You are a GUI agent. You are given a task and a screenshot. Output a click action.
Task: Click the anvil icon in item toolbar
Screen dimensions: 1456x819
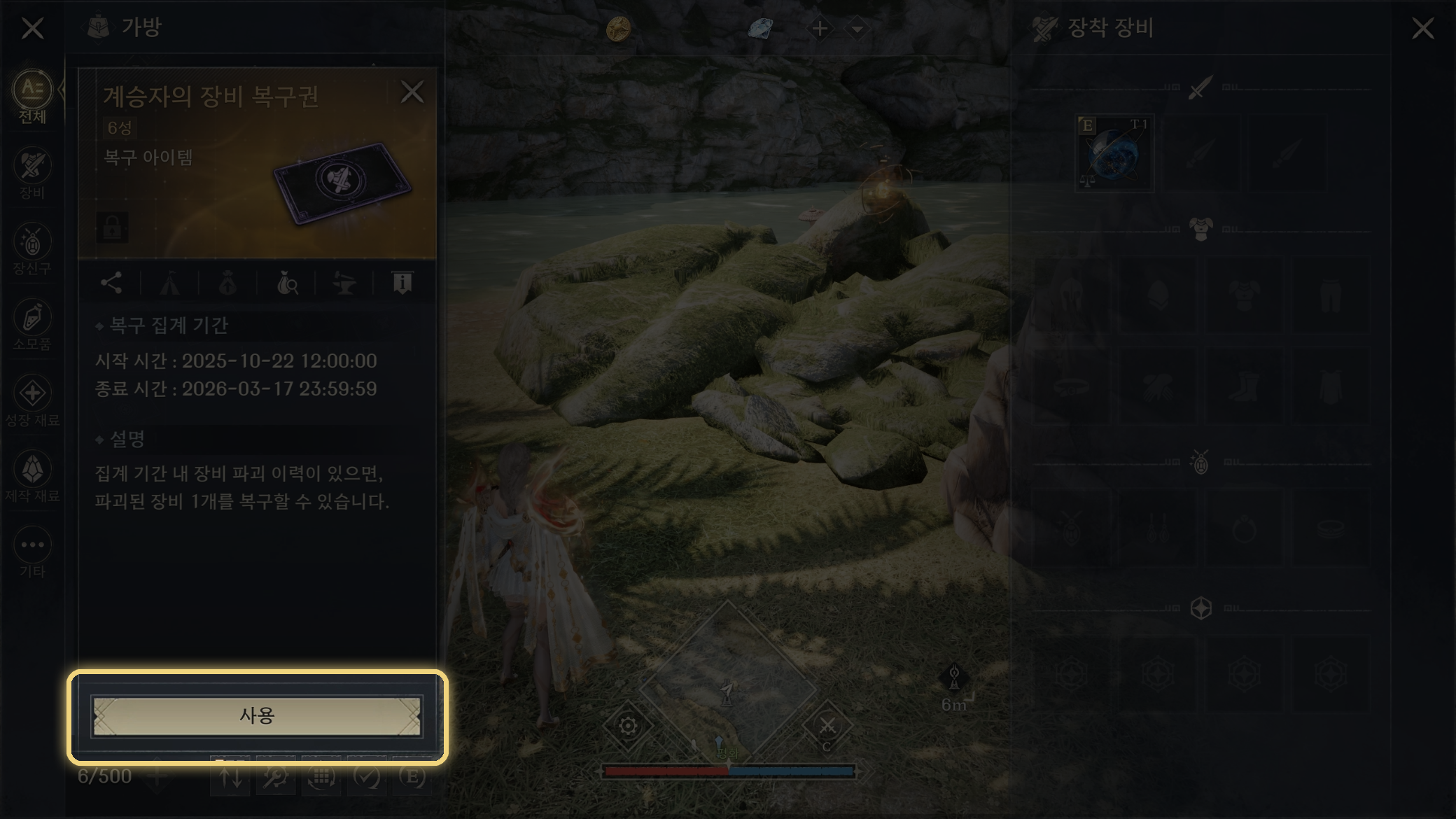click(x=344, y=283)
